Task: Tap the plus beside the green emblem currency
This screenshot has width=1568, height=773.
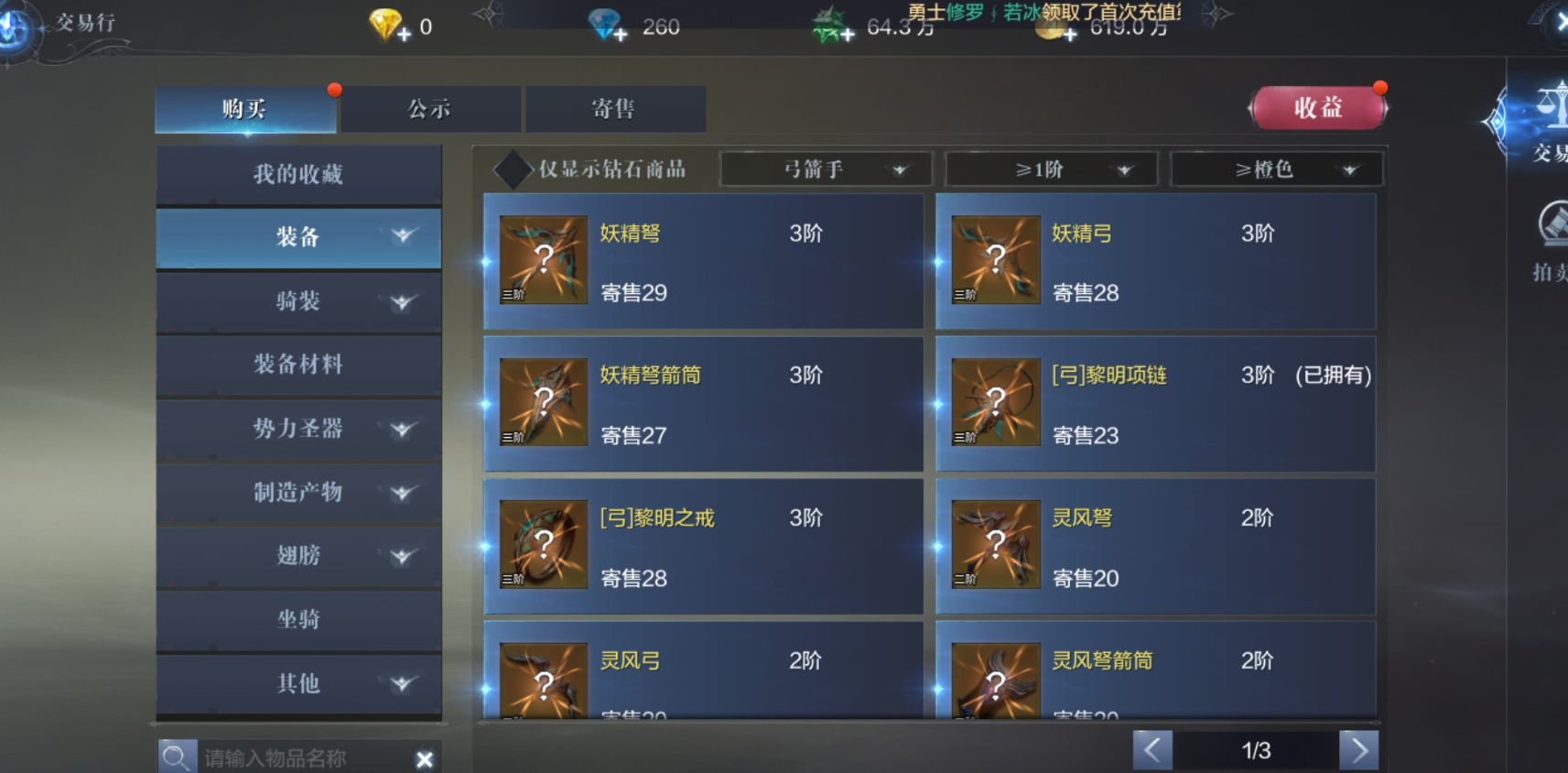Action: [x=847, y=35]
